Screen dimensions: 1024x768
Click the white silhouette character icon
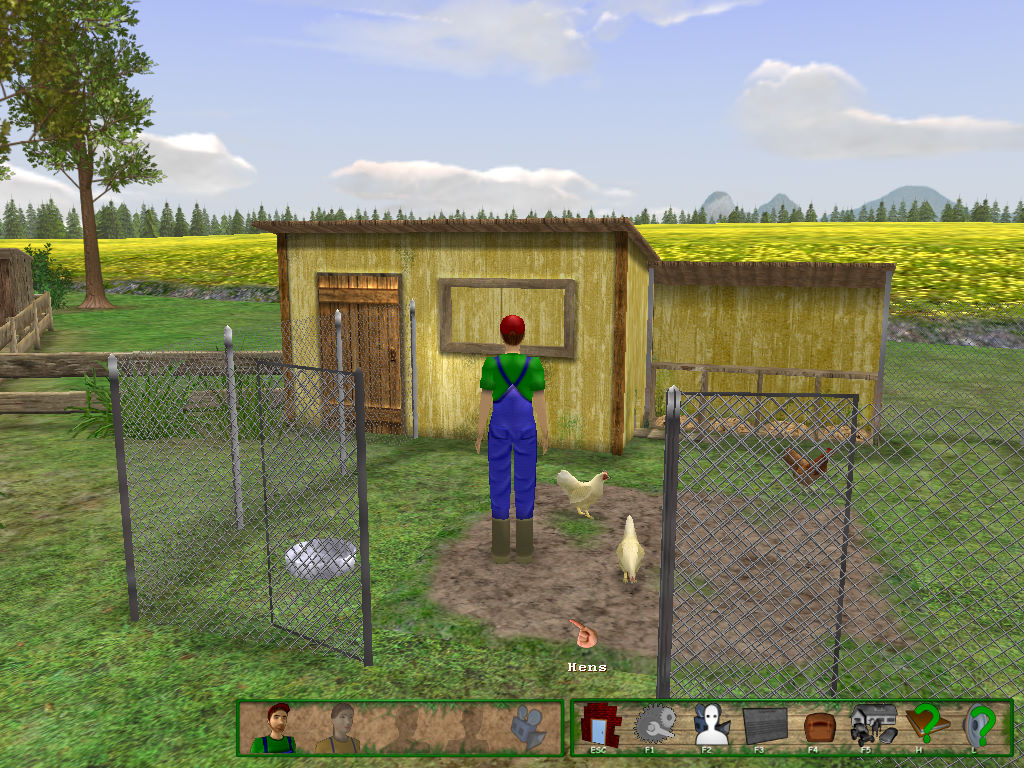click(709, 724)
